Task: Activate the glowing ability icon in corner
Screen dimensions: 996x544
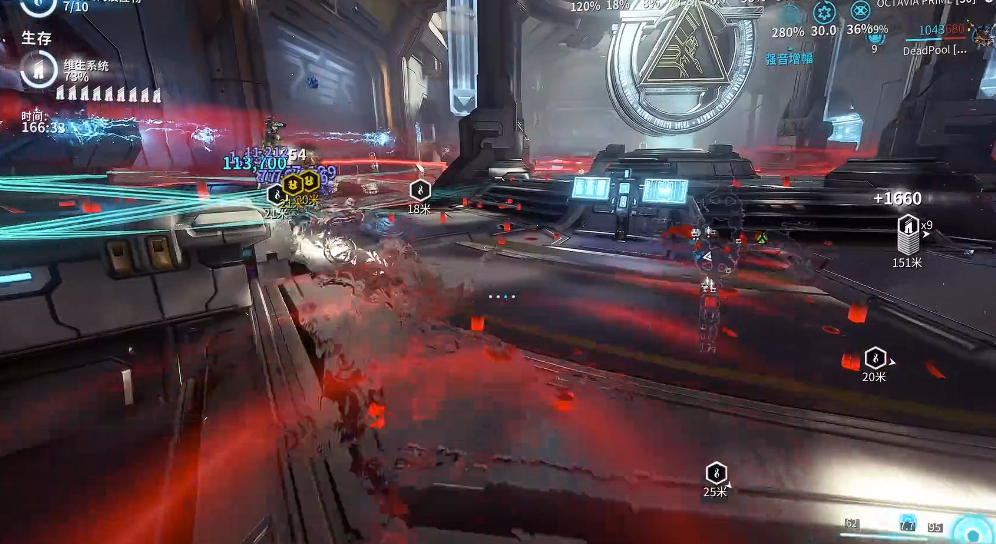Action: coord(971,529)
